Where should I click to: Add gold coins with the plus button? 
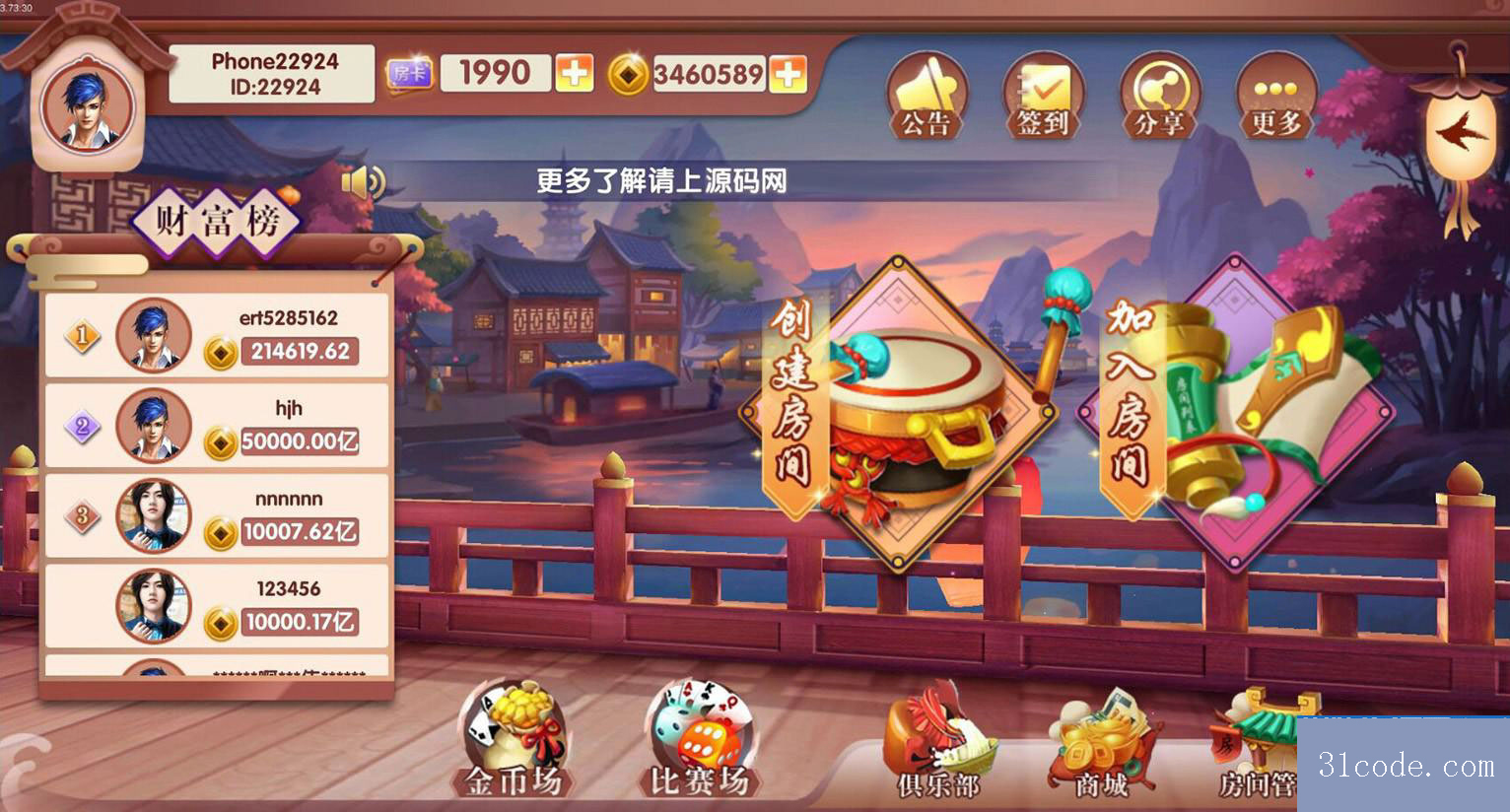788,74
